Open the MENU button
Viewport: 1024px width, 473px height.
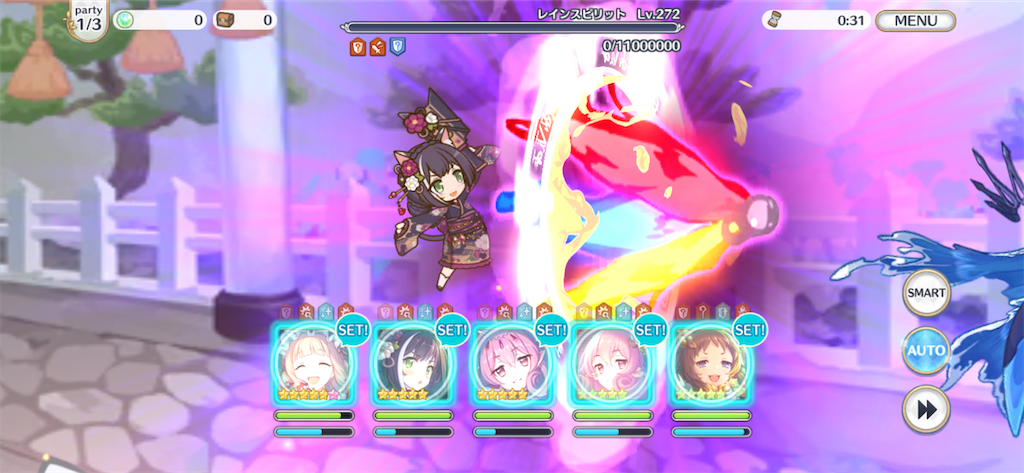coord(914,20)
